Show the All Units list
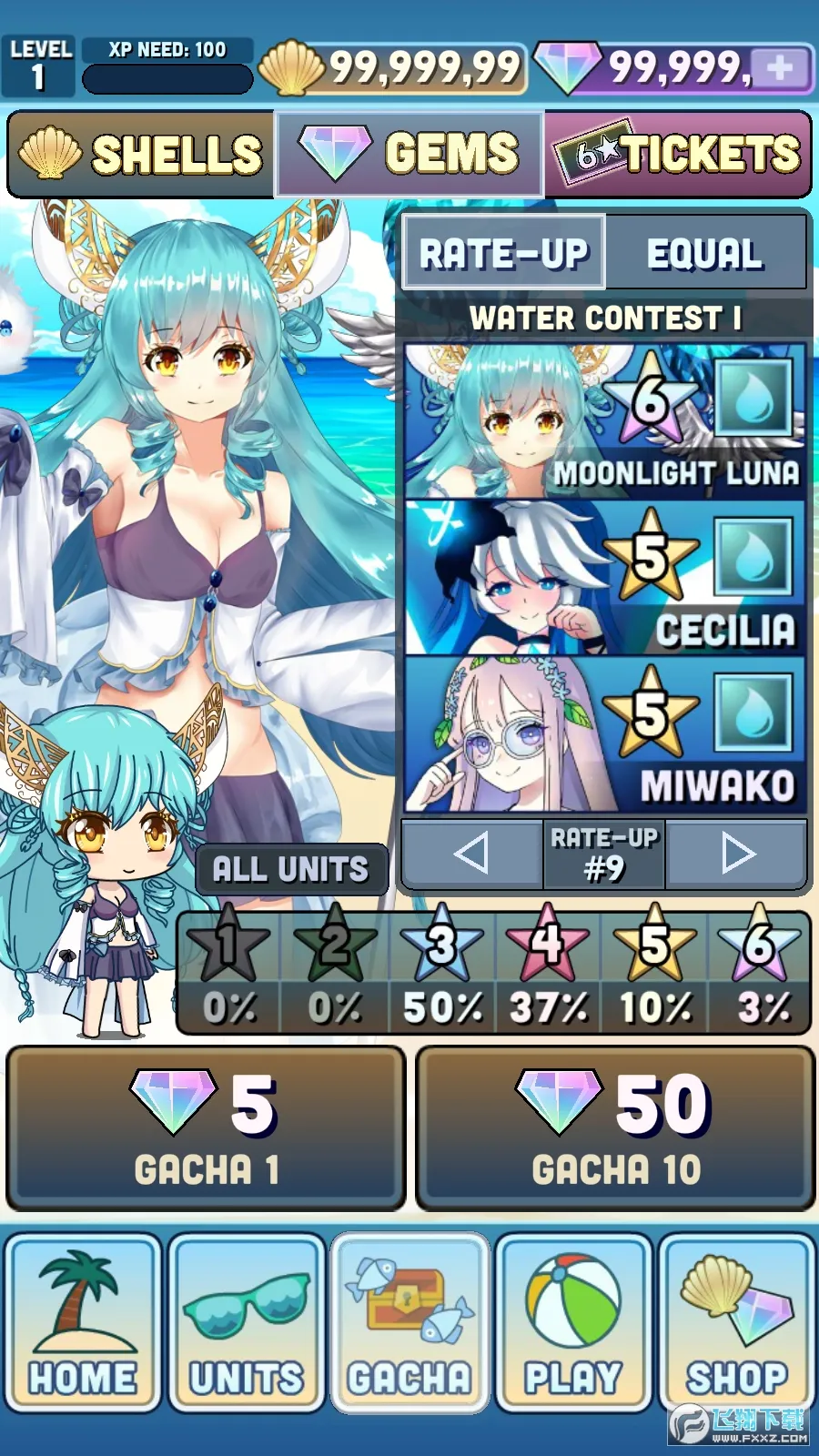Image resolution: width=819 pixels, height=1456 pixels. coord(291,869)
